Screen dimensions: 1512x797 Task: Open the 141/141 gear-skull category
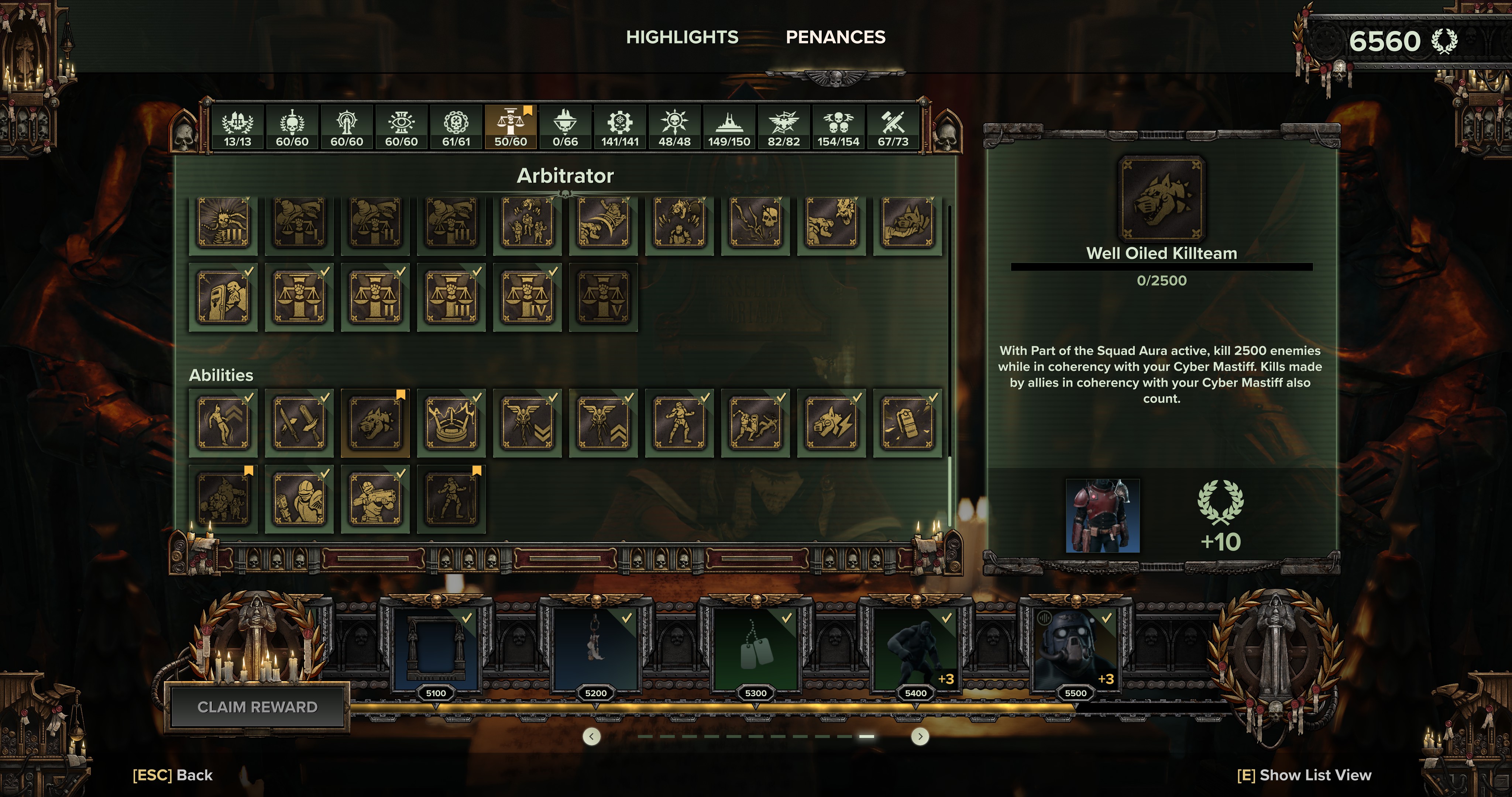(619, 127)
